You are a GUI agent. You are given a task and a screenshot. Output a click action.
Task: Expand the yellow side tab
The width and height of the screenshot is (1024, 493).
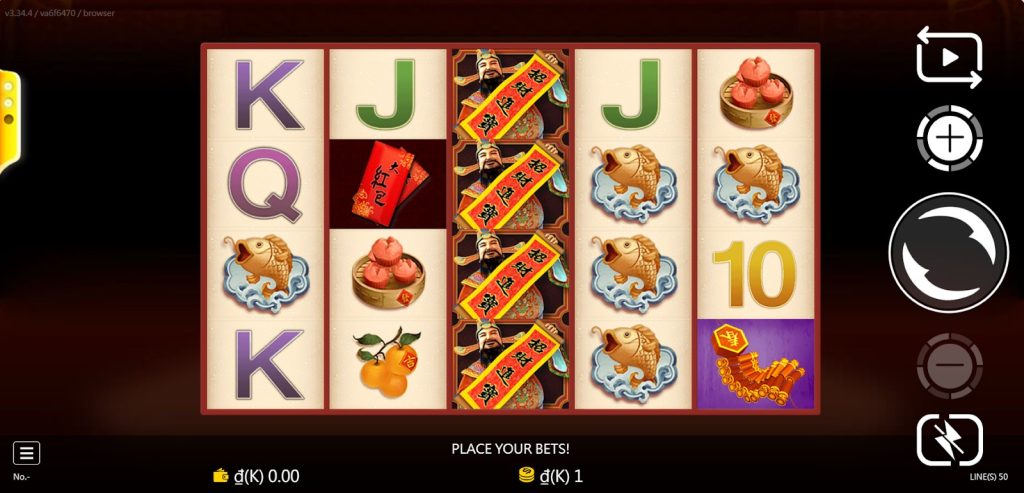coord(9,118)
